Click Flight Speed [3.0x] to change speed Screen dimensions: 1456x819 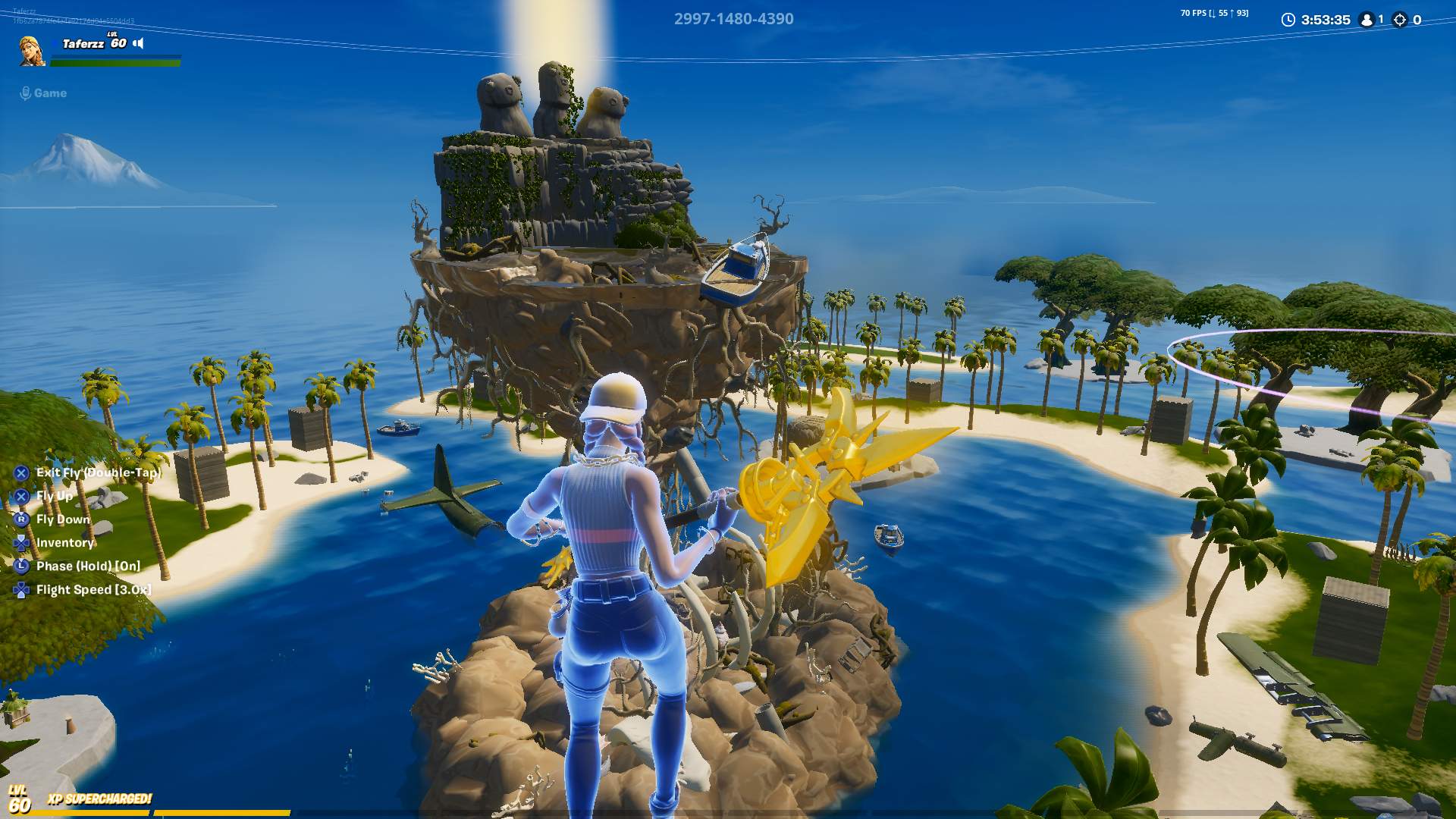93,589
